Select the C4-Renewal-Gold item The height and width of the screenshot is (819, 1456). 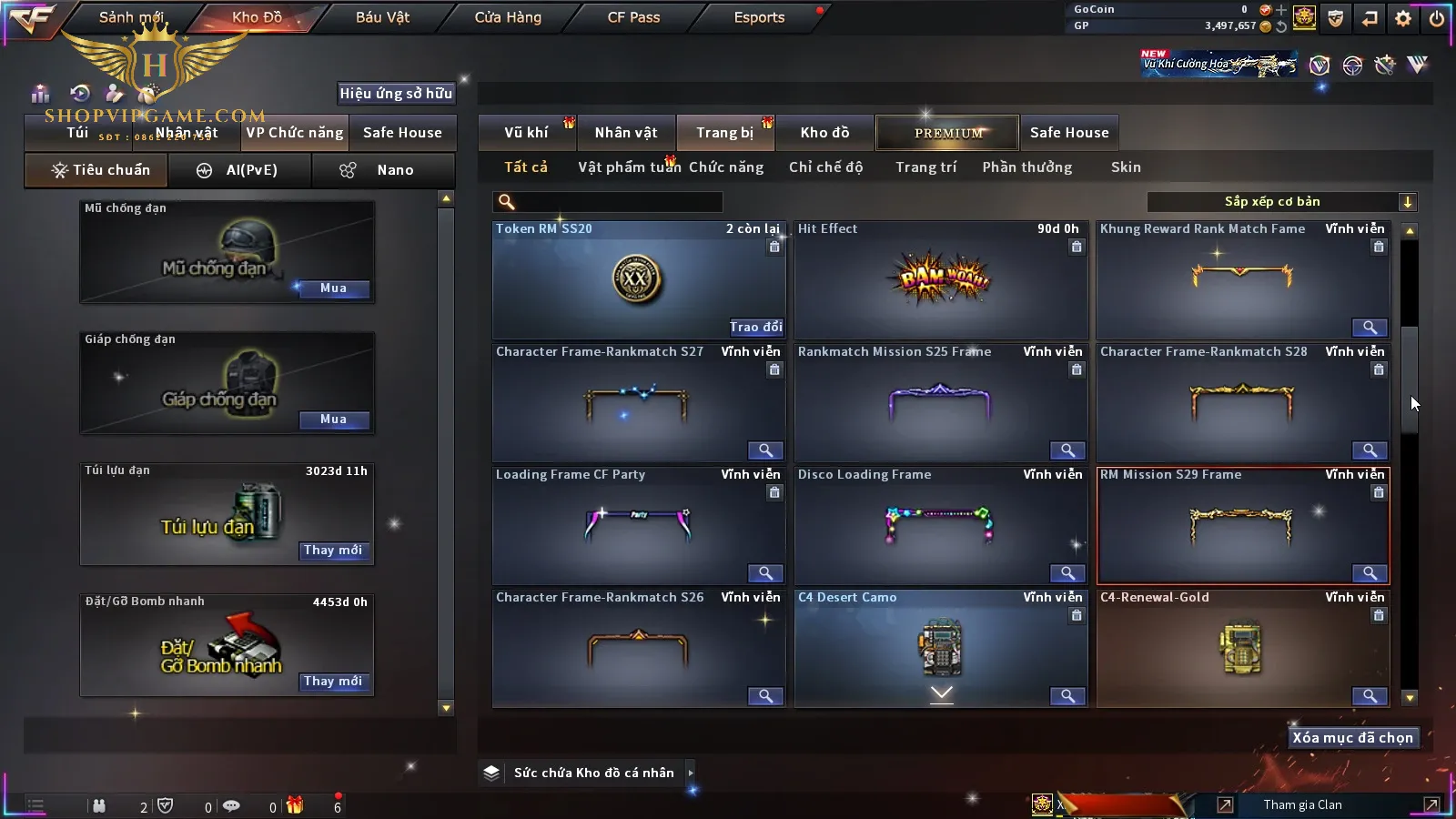[x=1242, y=648]
